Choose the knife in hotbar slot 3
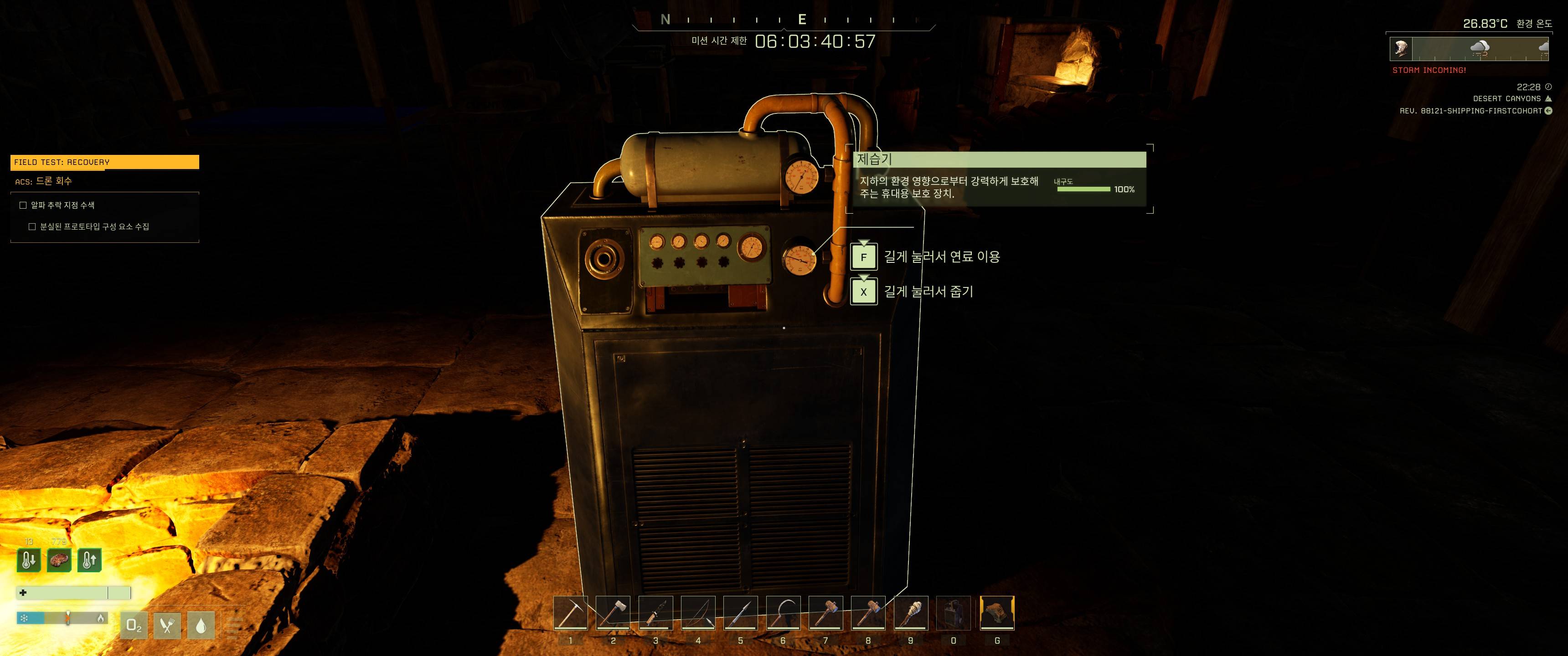Image resolution: width=1568 pixels, height=656 pixels. 655,613
